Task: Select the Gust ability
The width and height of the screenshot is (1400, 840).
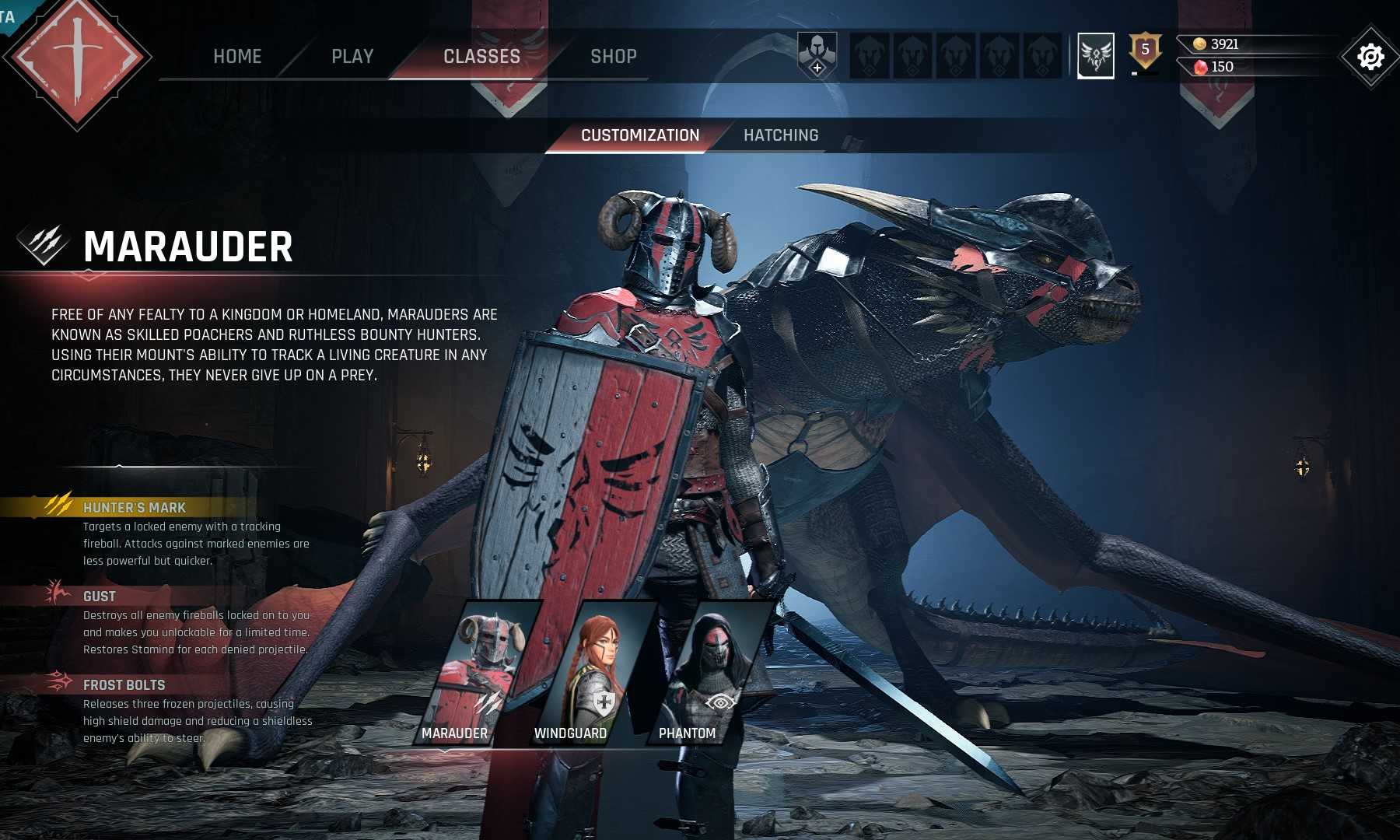Action: tap(100, 597)
